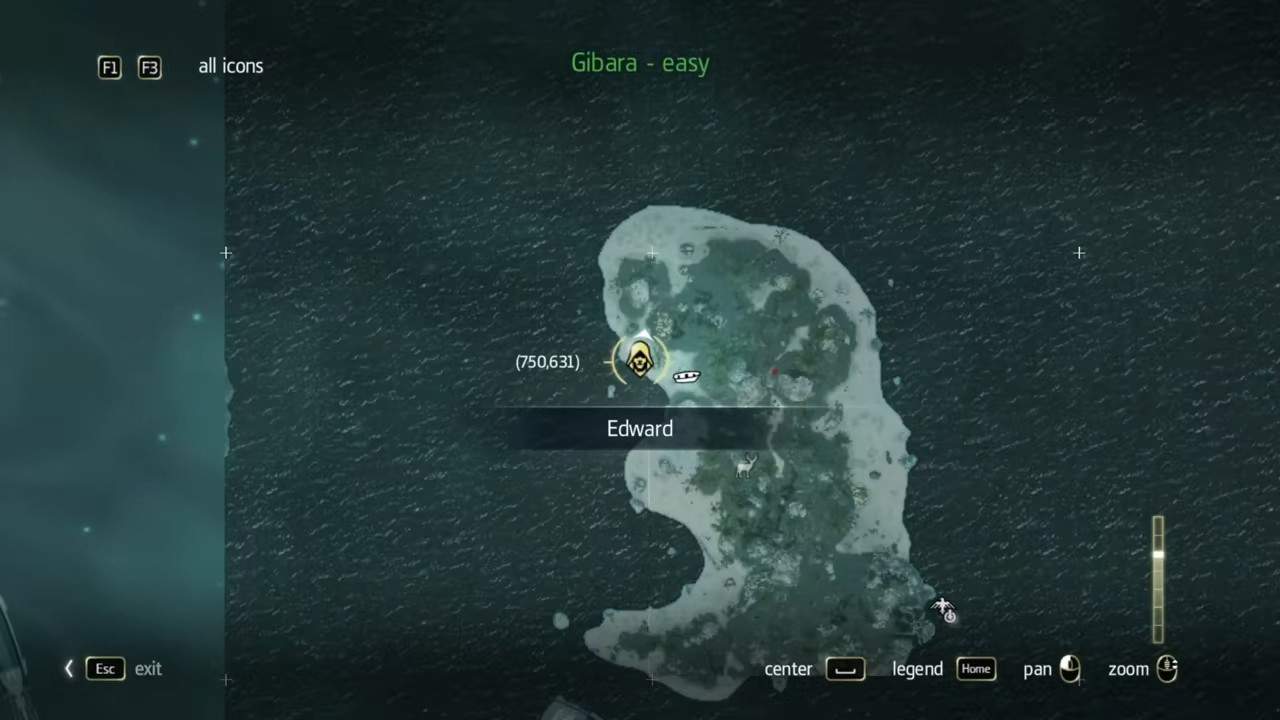The width and height of the screenshot is (1280, 720).
Task: Click the Edward name label banner
Action: coord(640,428)
